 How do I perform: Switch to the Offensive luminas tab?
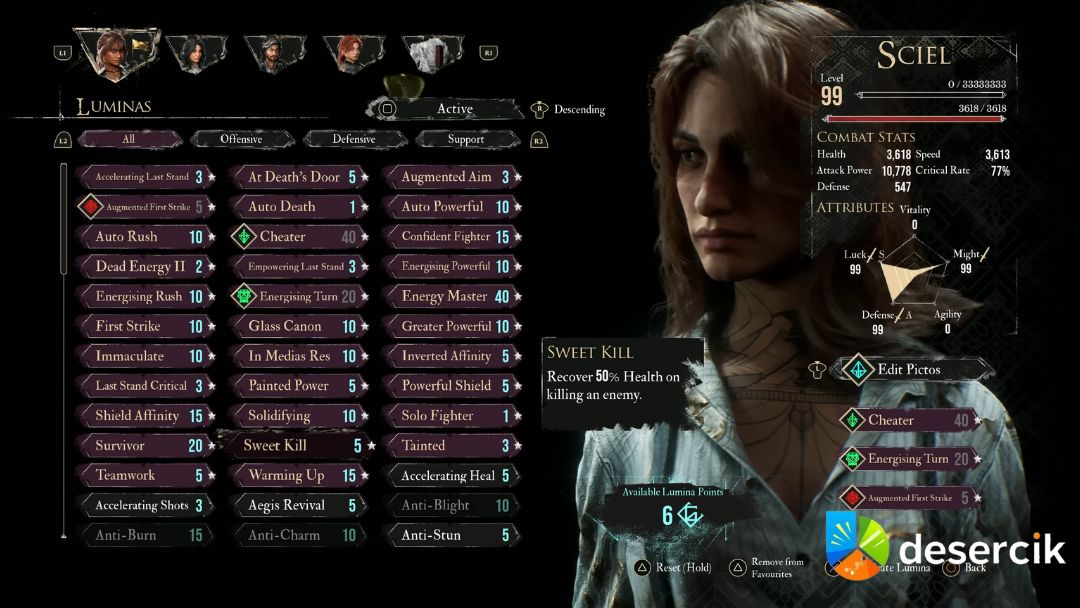pos(241,139)
